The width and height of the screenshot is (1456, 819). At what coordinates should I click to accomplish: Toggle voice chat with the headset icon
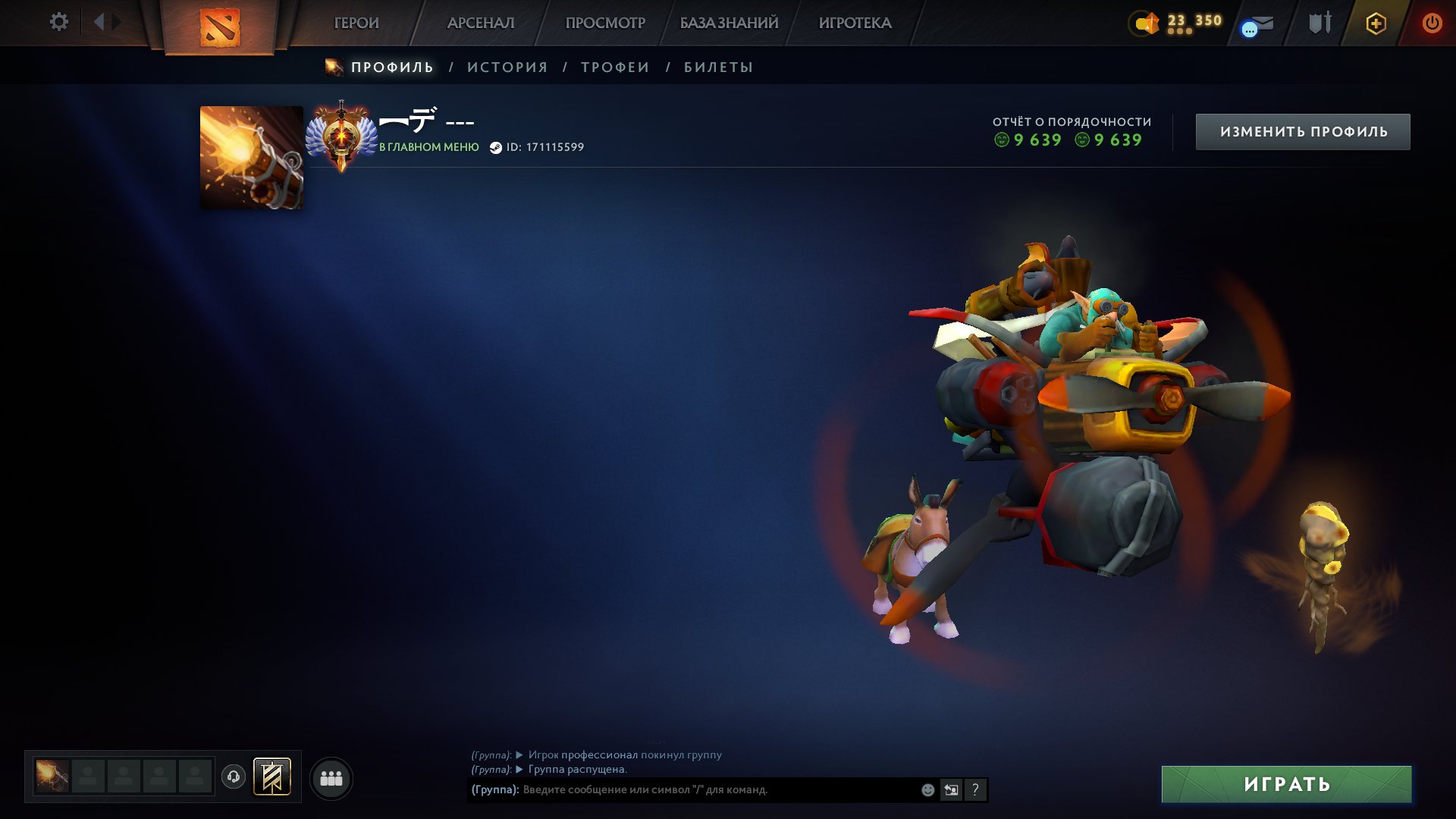coord(234,777)
